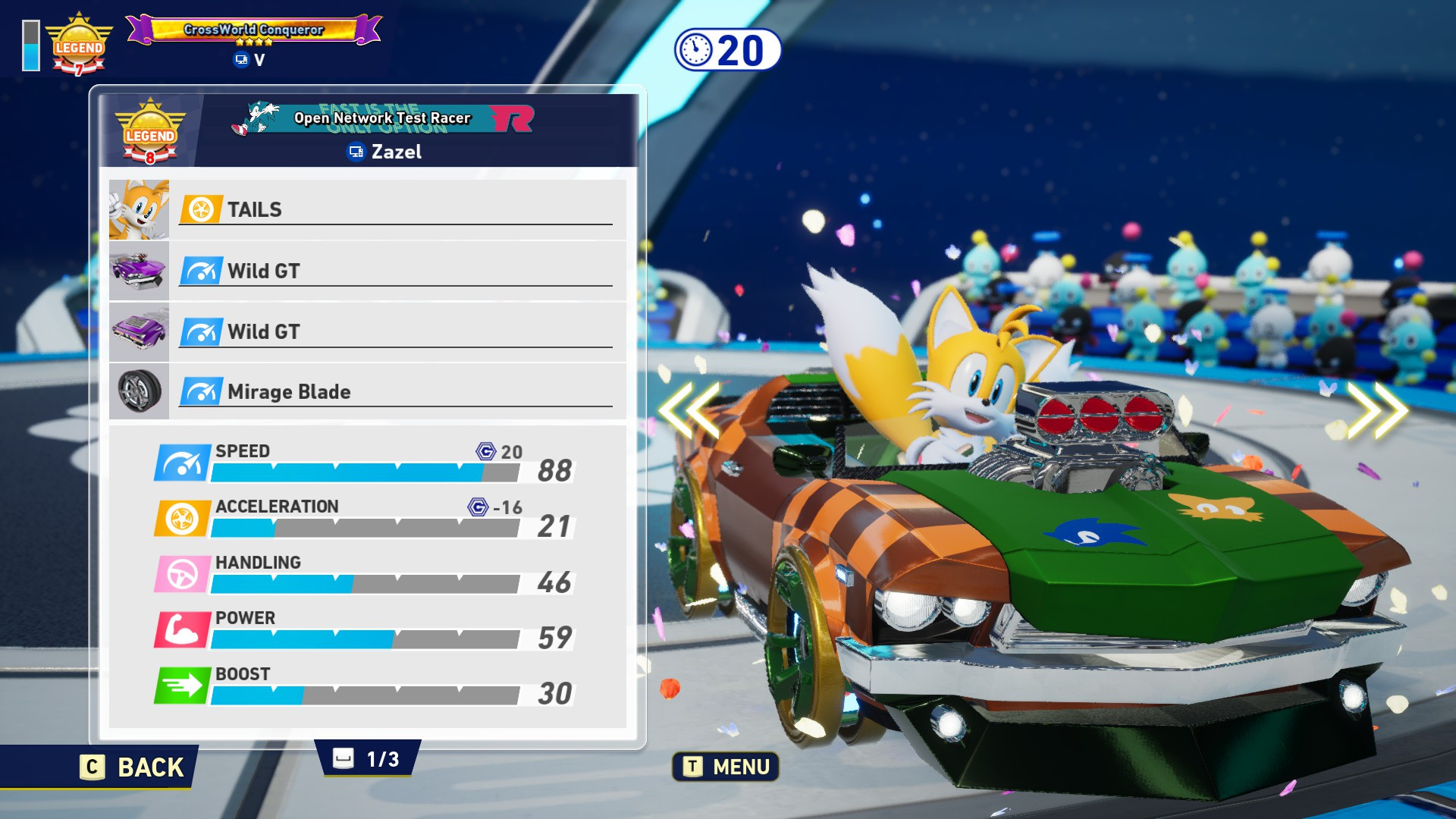The image size is (1456, 819).
Task: Open Zazel's player name header
Action: click(384, 152)
